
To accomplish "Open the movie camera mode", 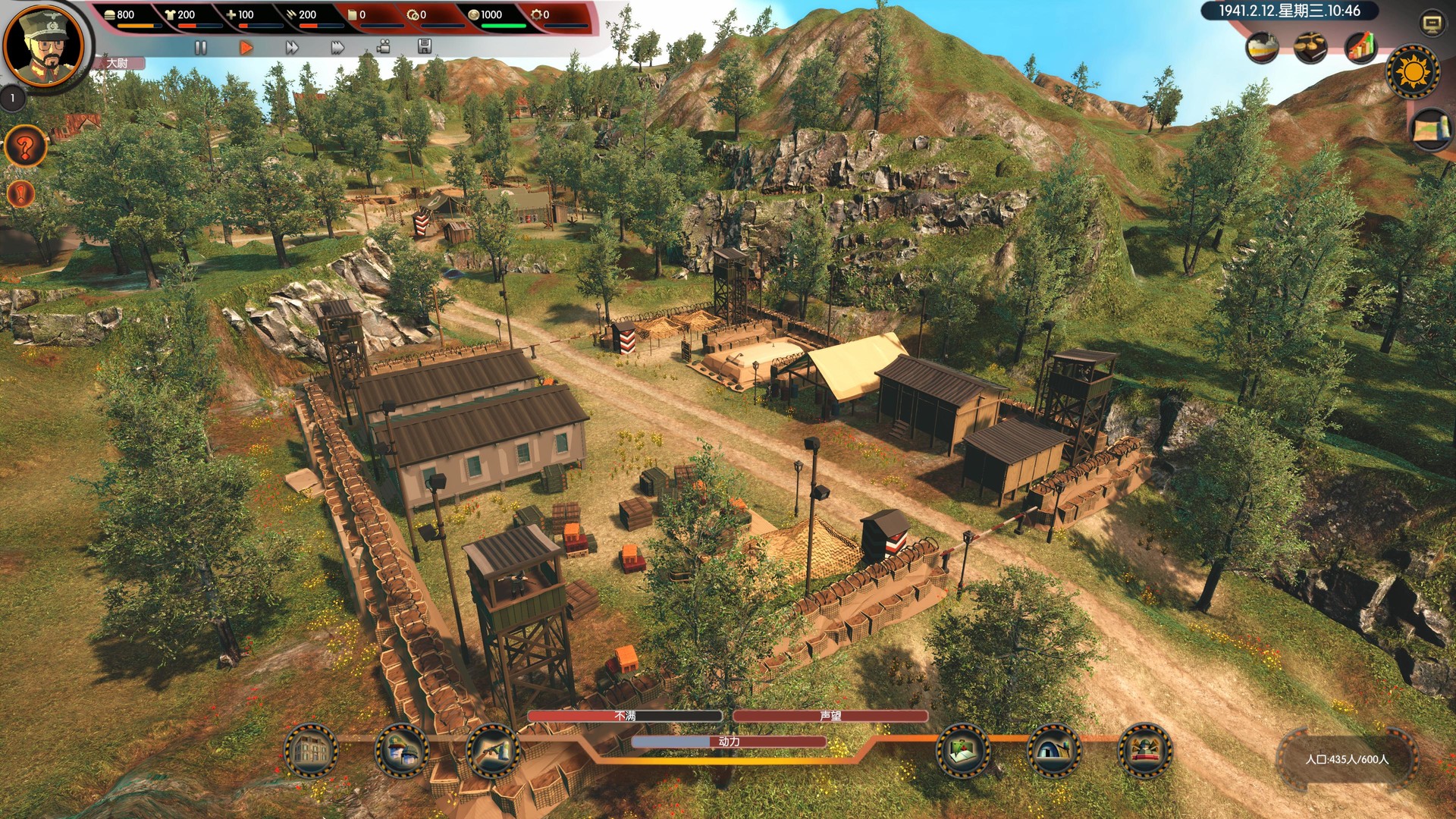I will (384, 47).
